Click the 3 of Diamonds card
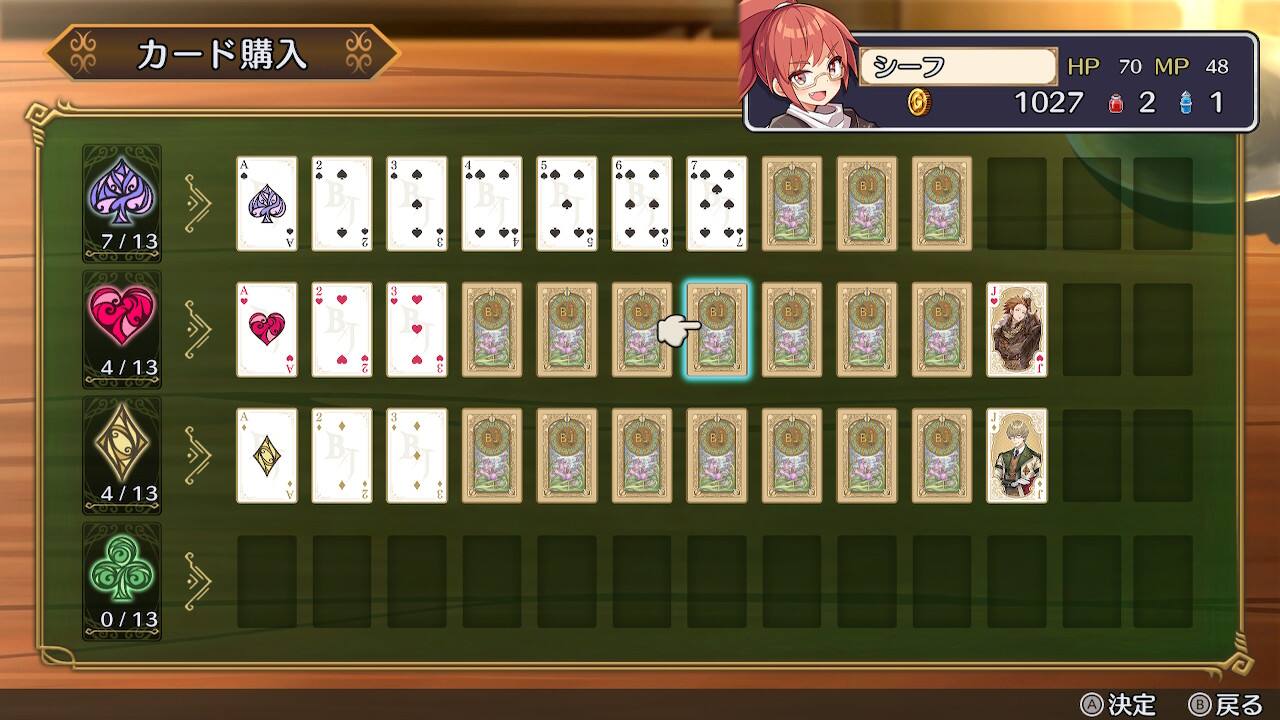 [417, 455]
